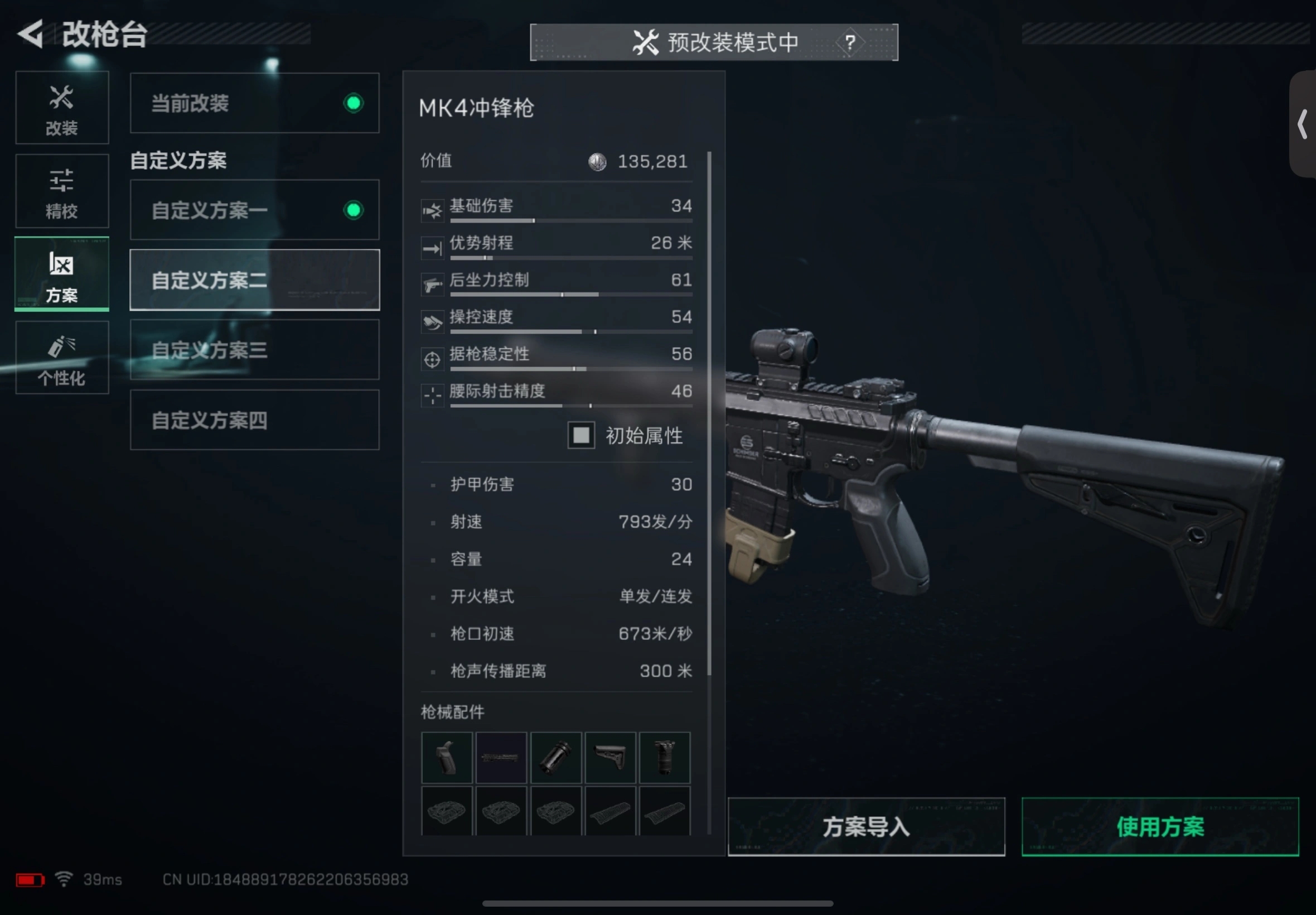
Task: Open the question mark help for 预改装模式
Action: click(x=850, y=42)
